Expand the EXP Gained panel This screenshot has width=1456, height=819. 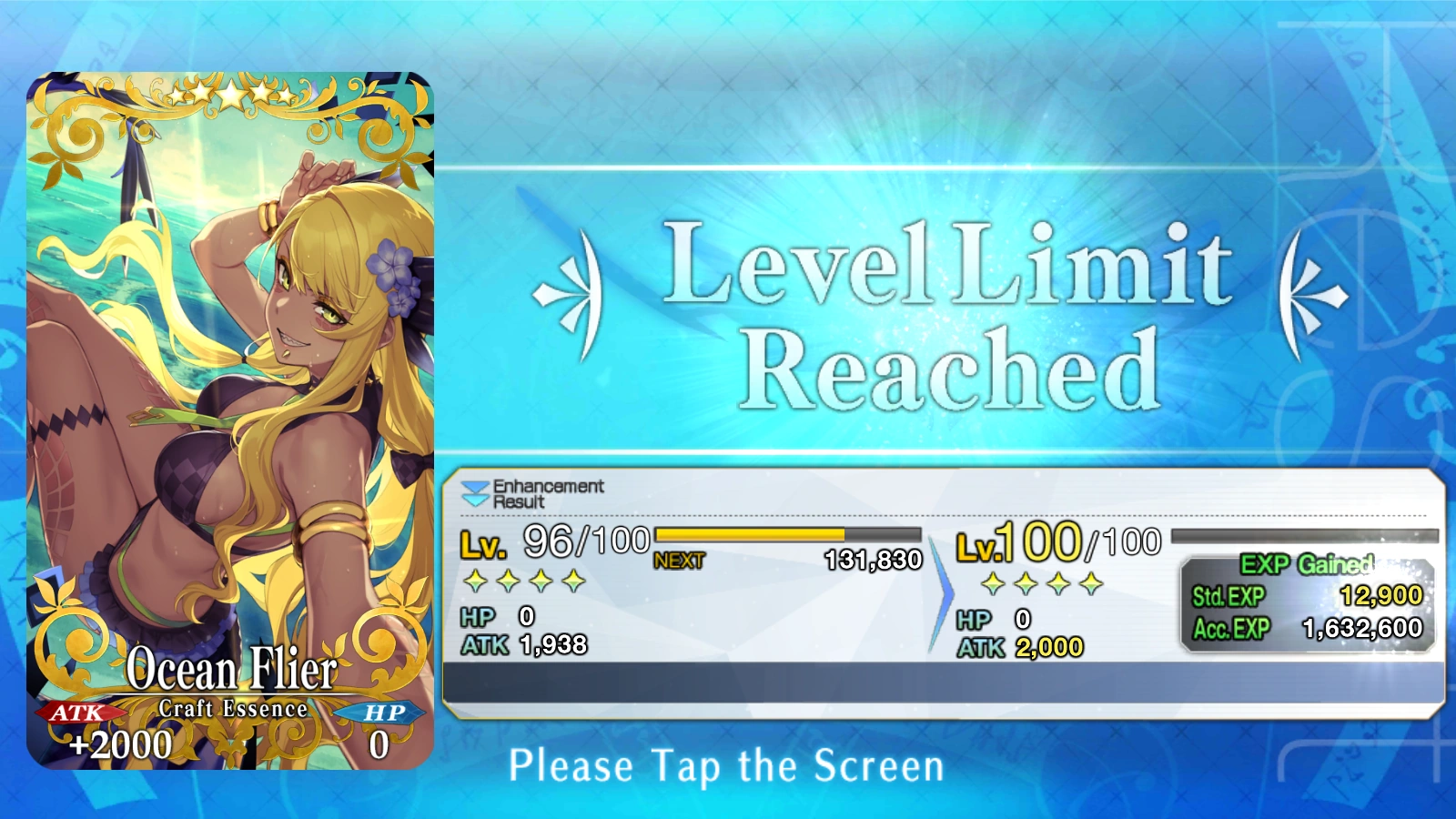[1308, 564]
